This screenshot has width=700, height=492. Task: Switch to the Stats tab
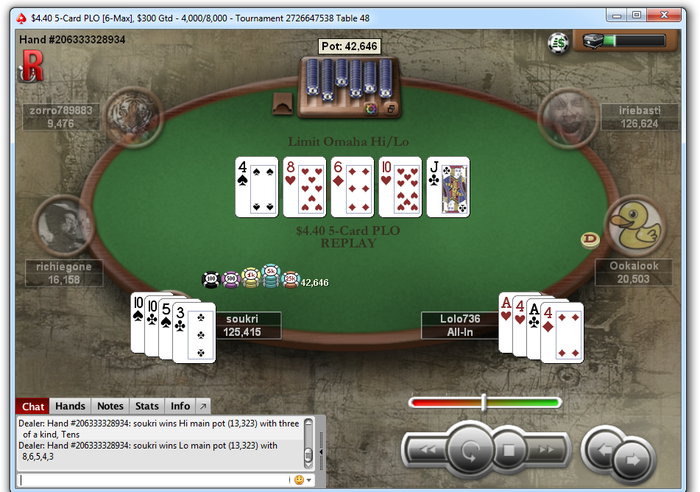147,406
